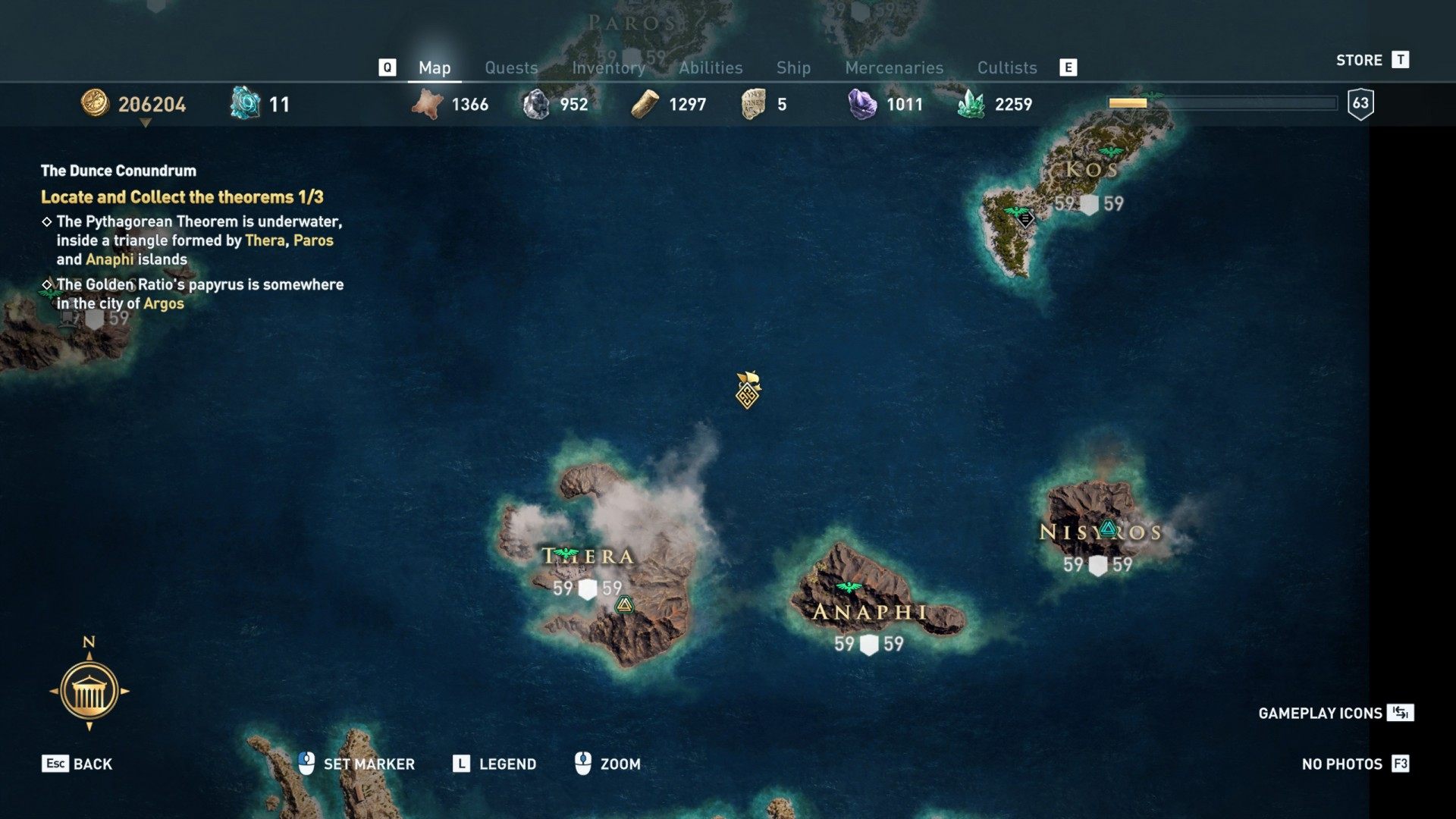
Task: Open the Inventory tab
Action: click(608, 67)
